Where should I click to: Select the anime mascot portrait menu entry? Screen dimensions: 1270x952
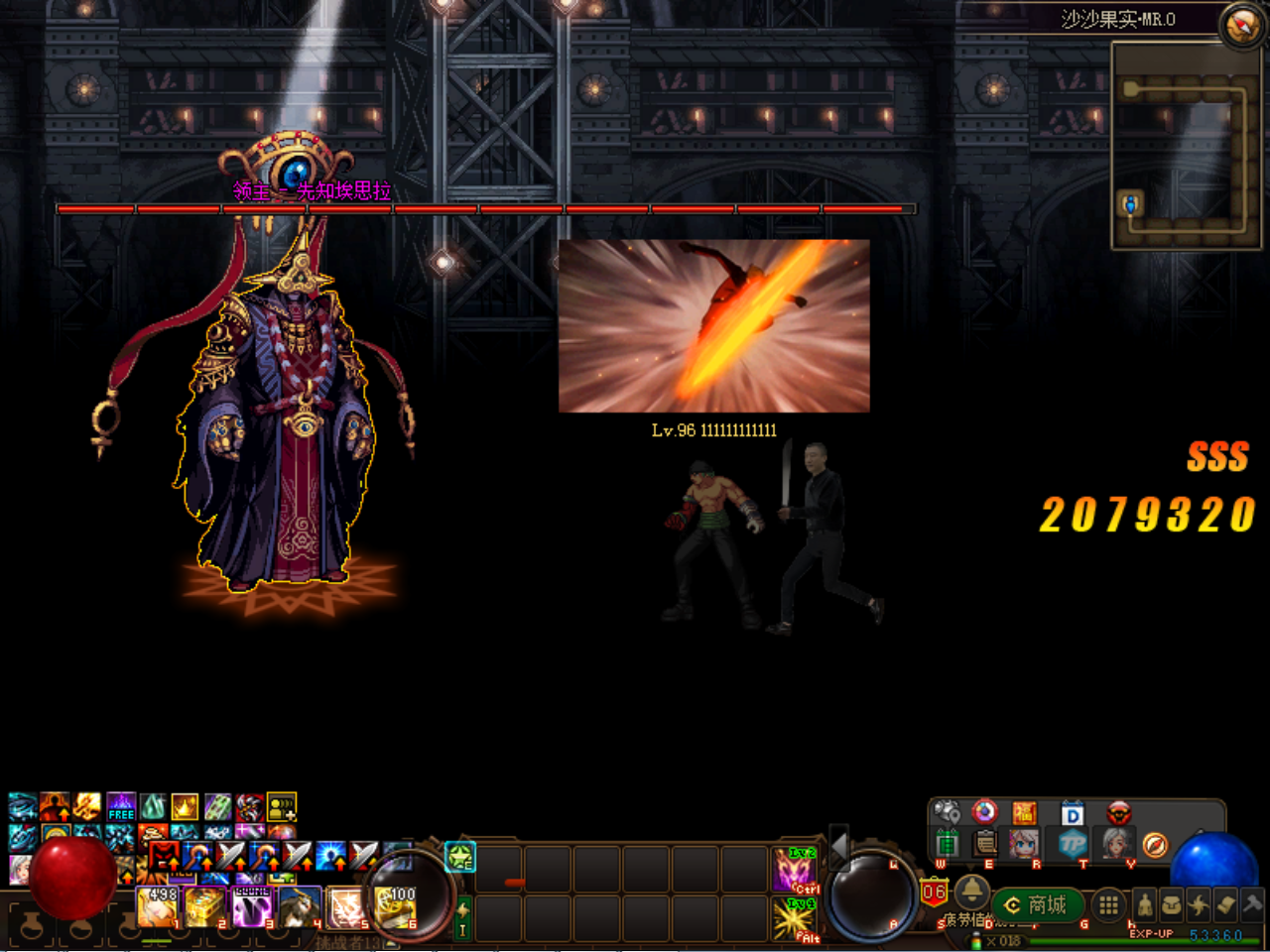[x=1024, y=845]
